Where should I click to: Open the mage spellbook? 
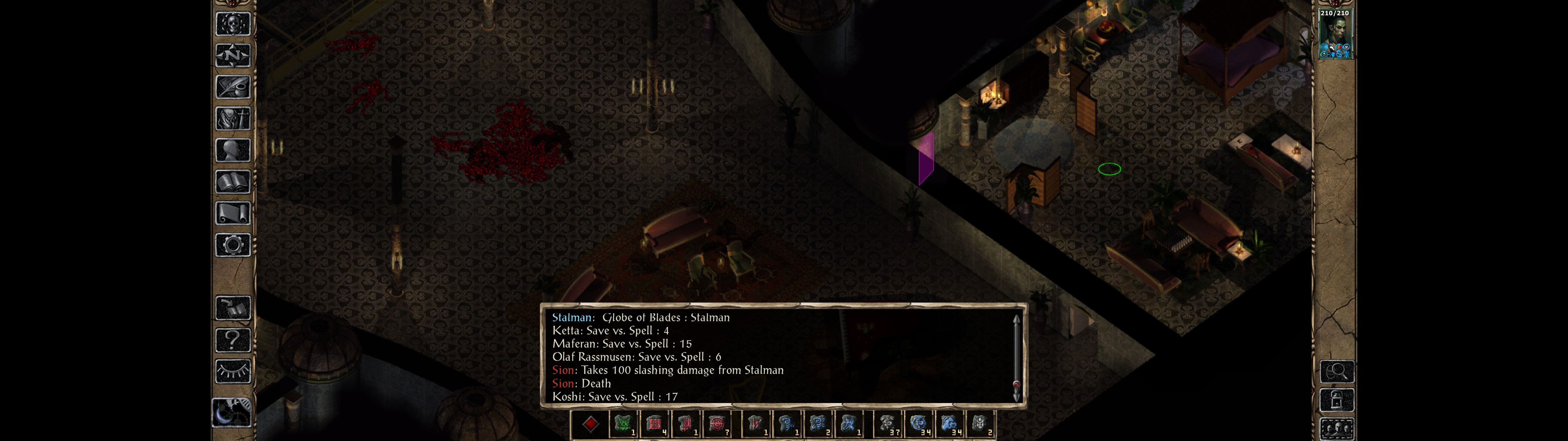(x=232, y=182)
